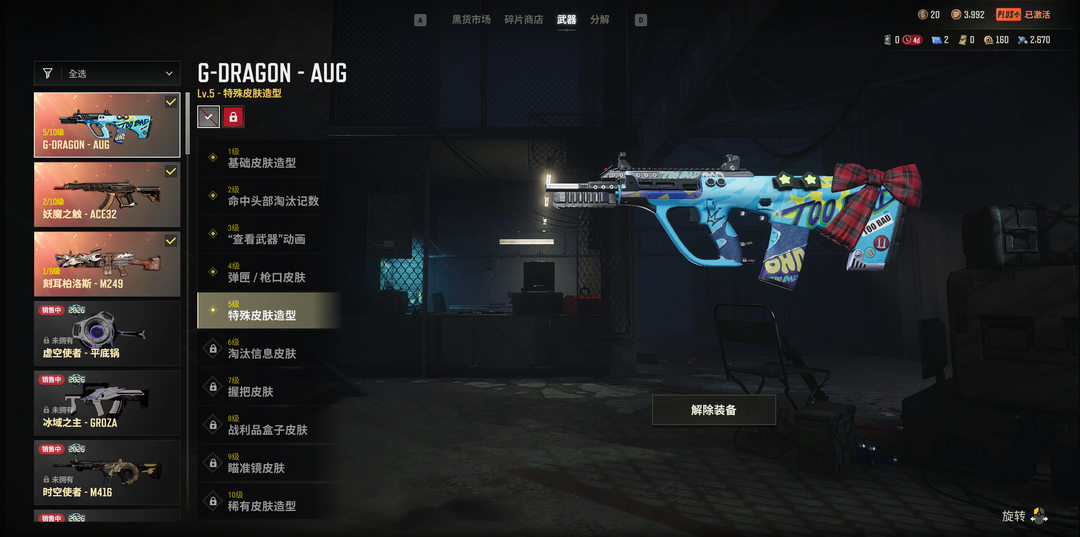Choose level 3 查看武器动画
1080x537 pixels.
click(268, 235)
